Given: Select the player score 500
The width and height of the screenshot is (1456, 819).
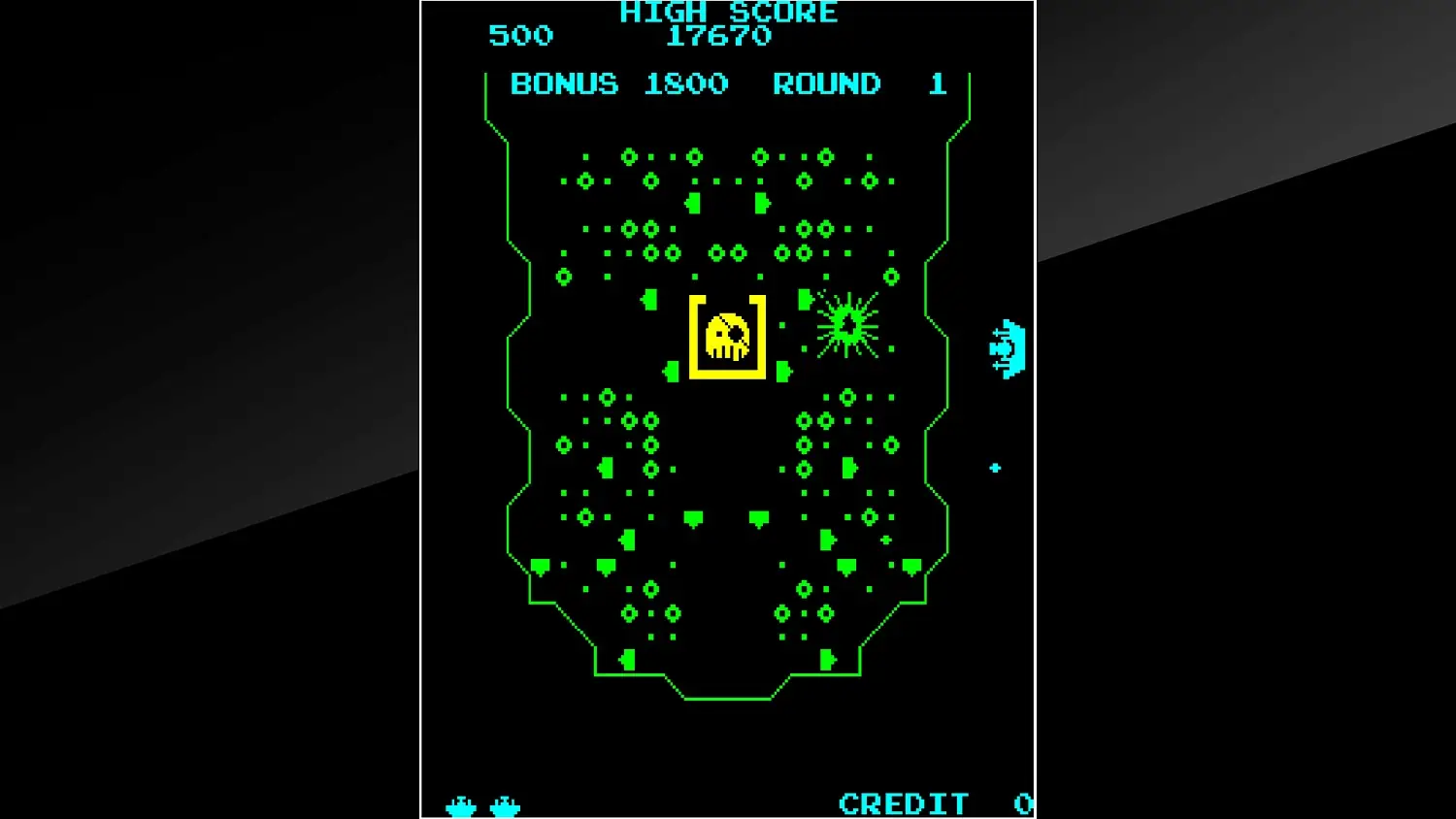Looking at the screenshot, I should [x=520, y=36].
